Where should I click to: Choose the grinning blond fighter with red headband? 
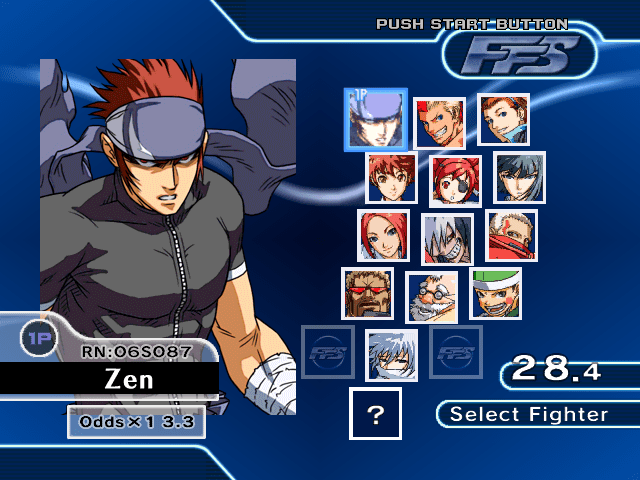point(439,124)
